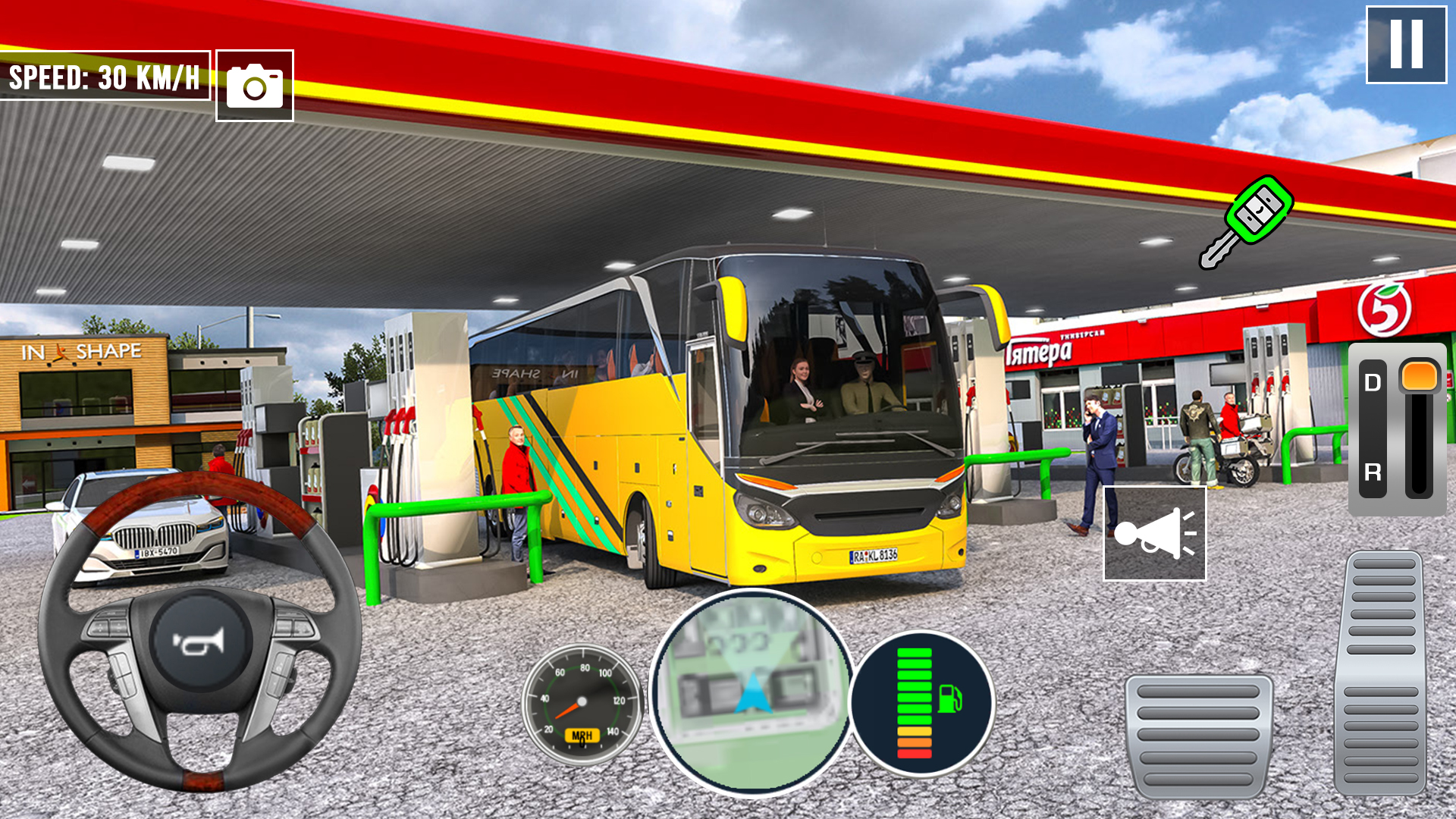The image size is (1456, 819).
Task: Shift into Drive gear
Action: [x=1371, y=380]
